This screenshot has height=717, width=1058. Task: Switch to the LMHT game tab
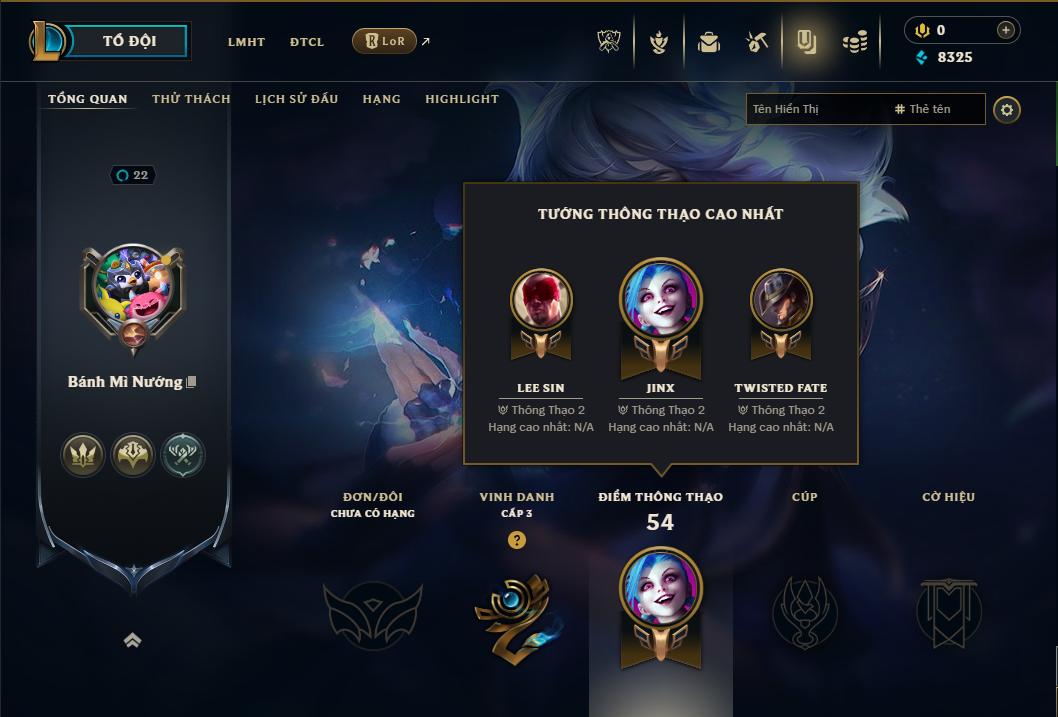click(246, 42)
